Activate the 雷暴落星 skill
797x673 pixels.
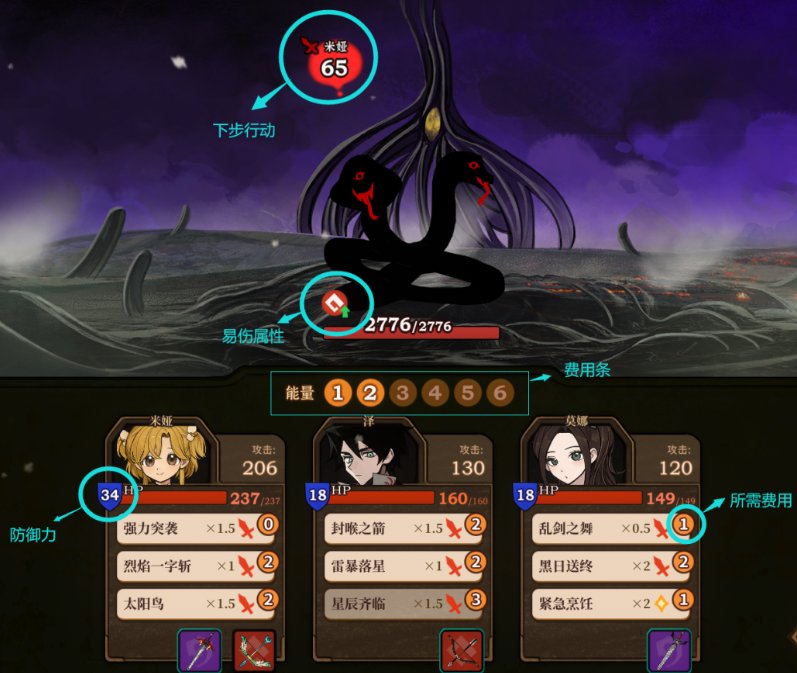(398, 566)
